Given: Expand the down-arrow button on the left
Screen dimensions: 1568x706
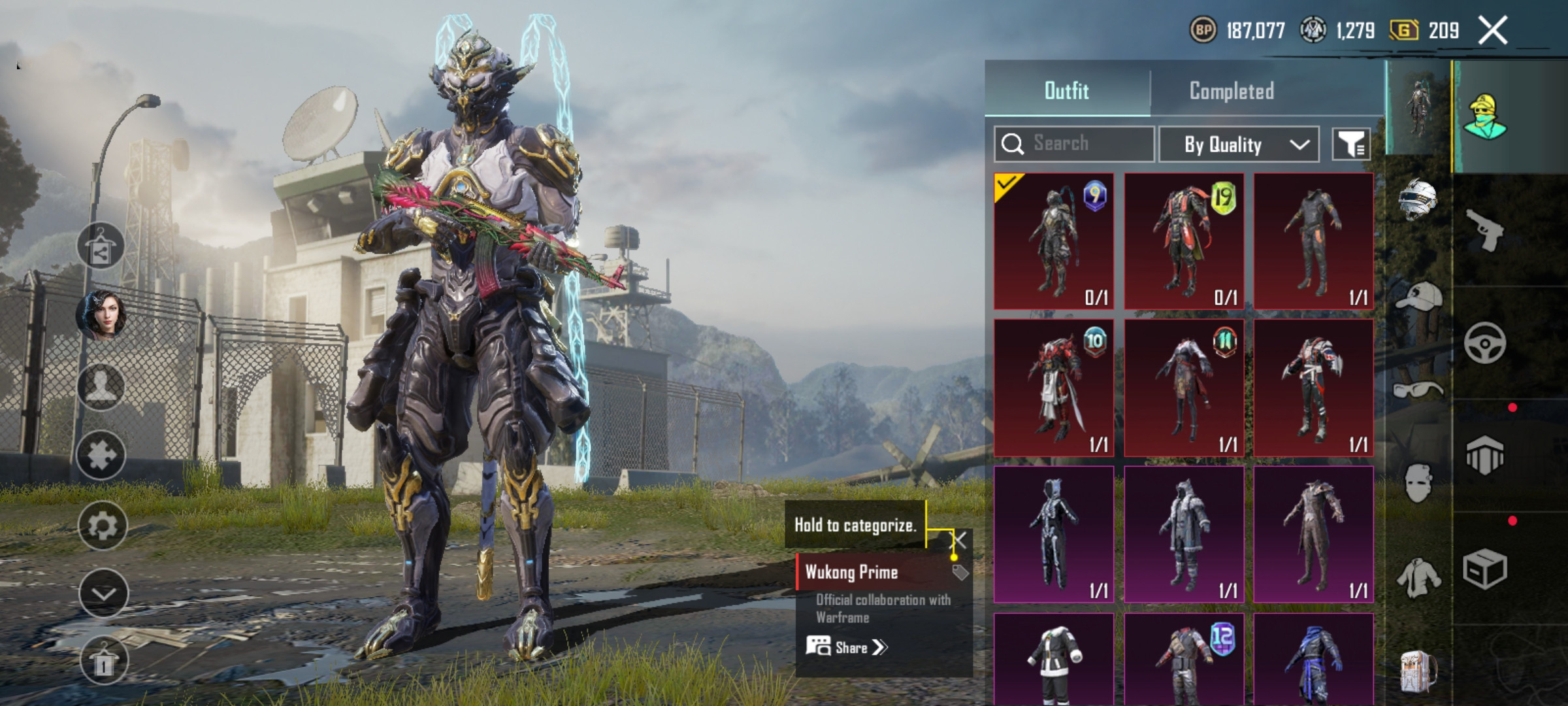Looking at the screenshot, I should (103, 594).
